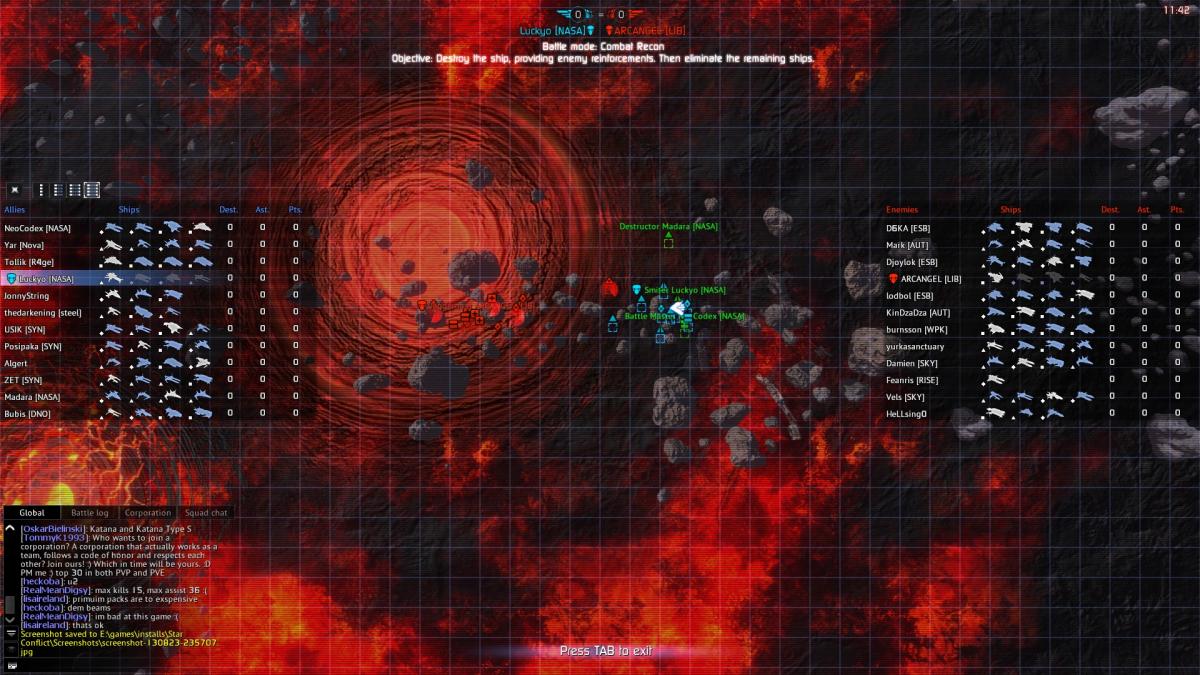Choose the four-column scoreboard layout icon
This screenshot has width=1200, height=675.
[x=92, y=189]
